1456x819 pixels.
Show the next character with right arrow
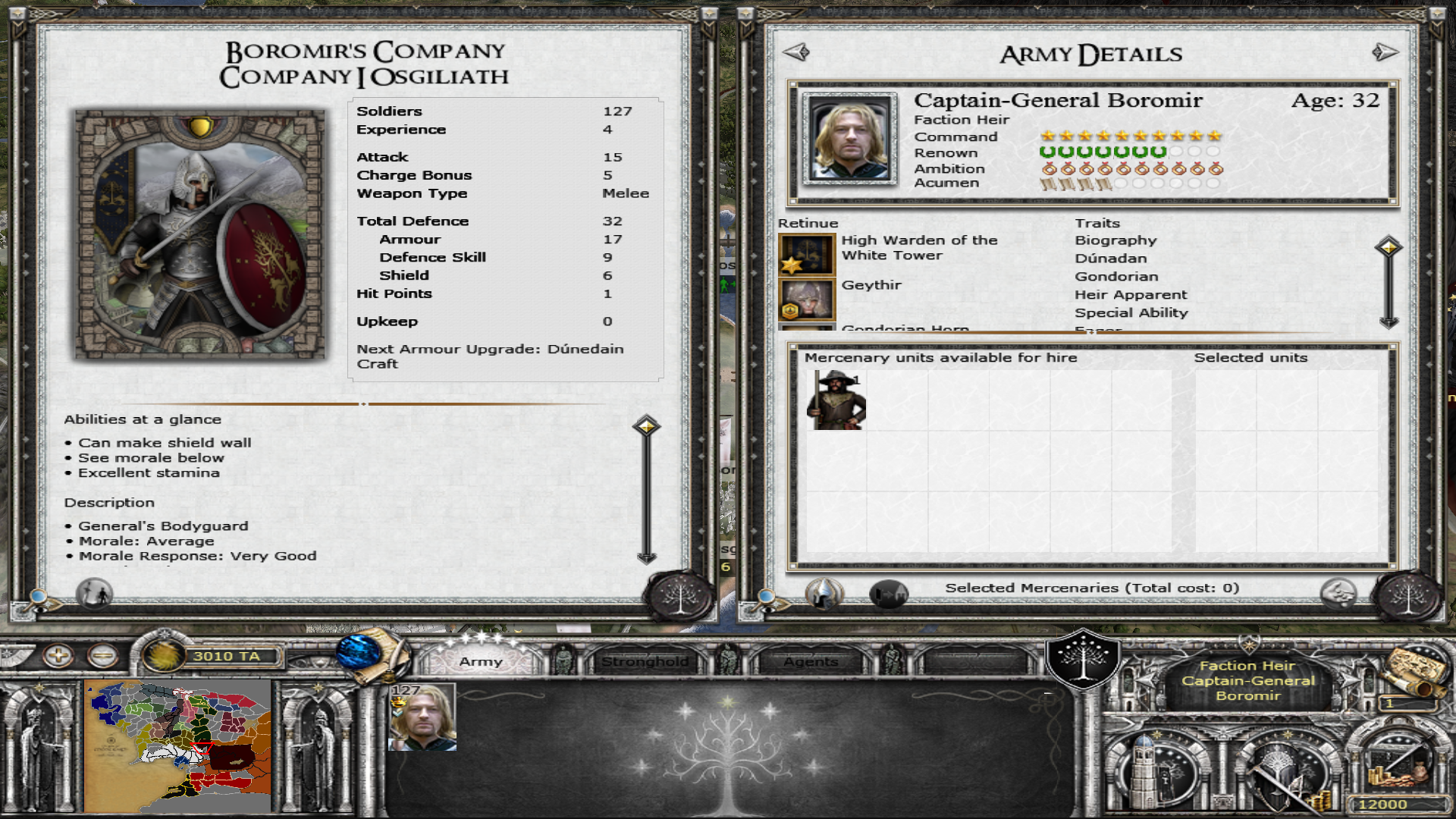[1385, 52]
